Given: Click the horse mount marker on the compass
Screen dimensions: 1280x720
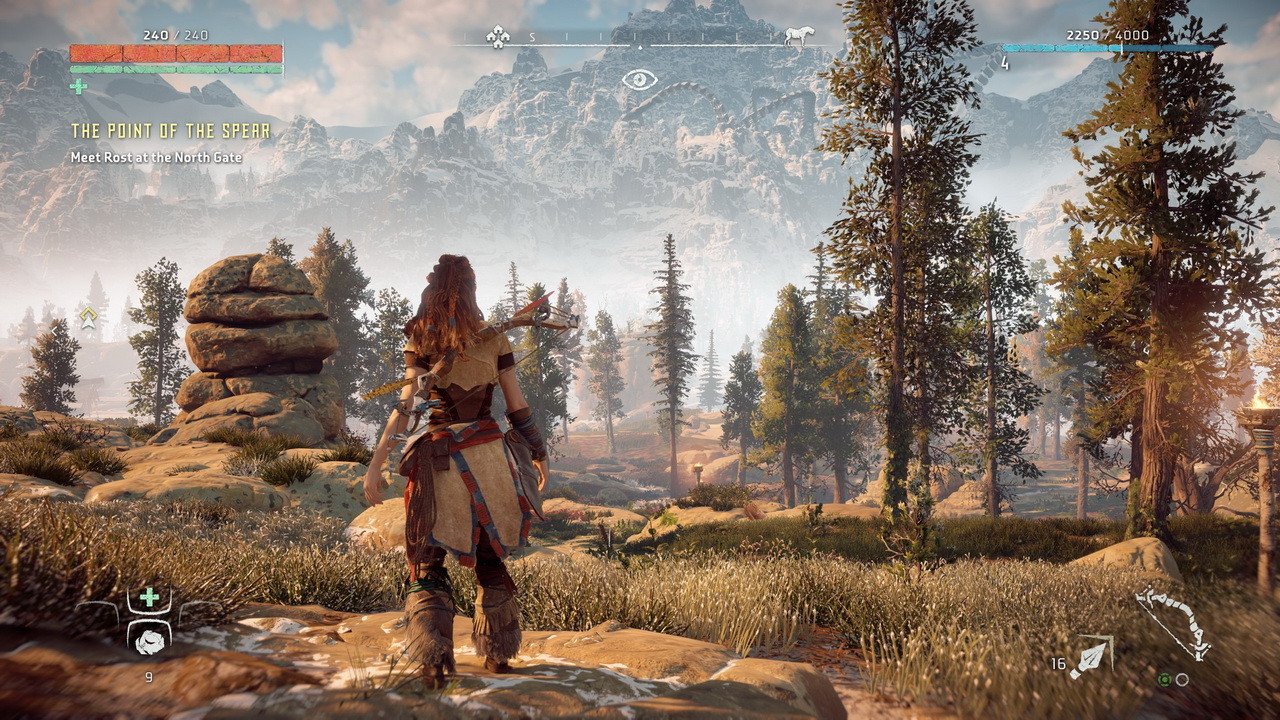Looking at the screenshot, I should tap(799, 37).
